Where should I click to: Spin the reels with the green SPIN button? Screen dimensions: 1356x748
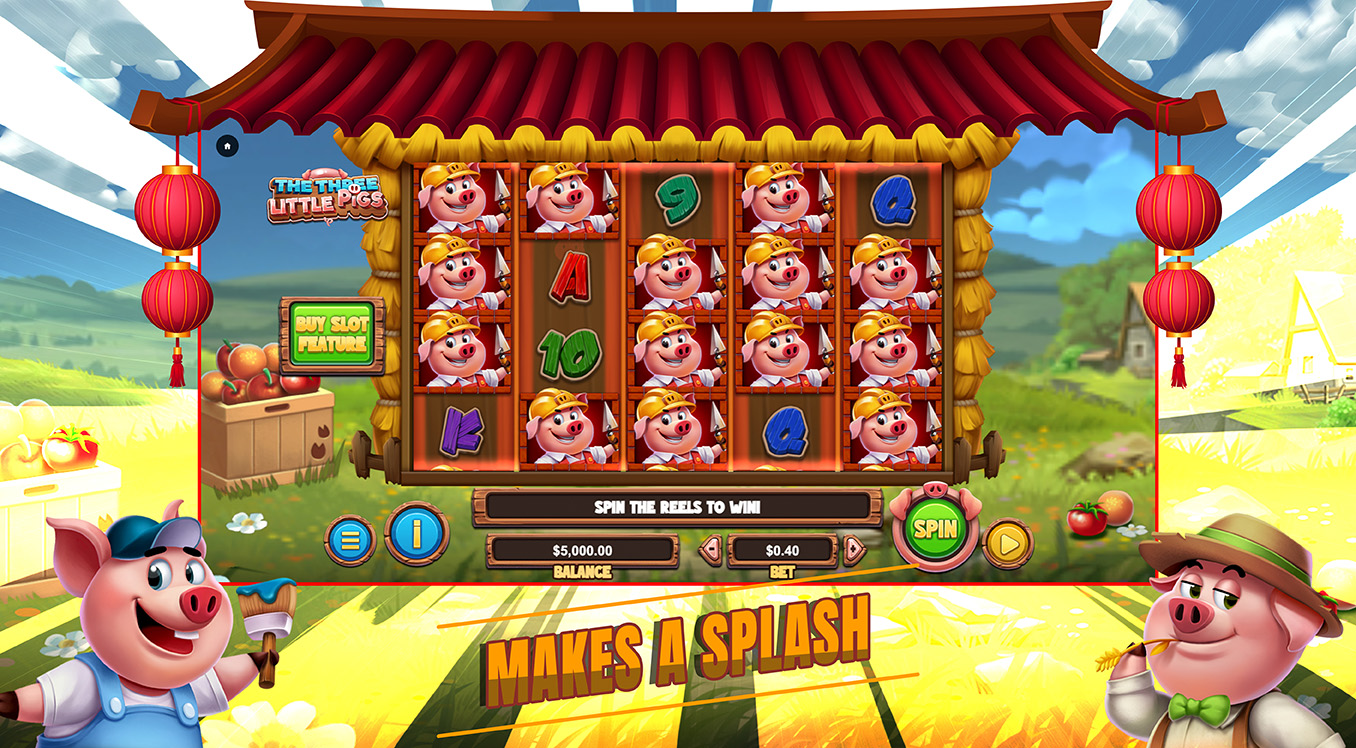[934, 529]
